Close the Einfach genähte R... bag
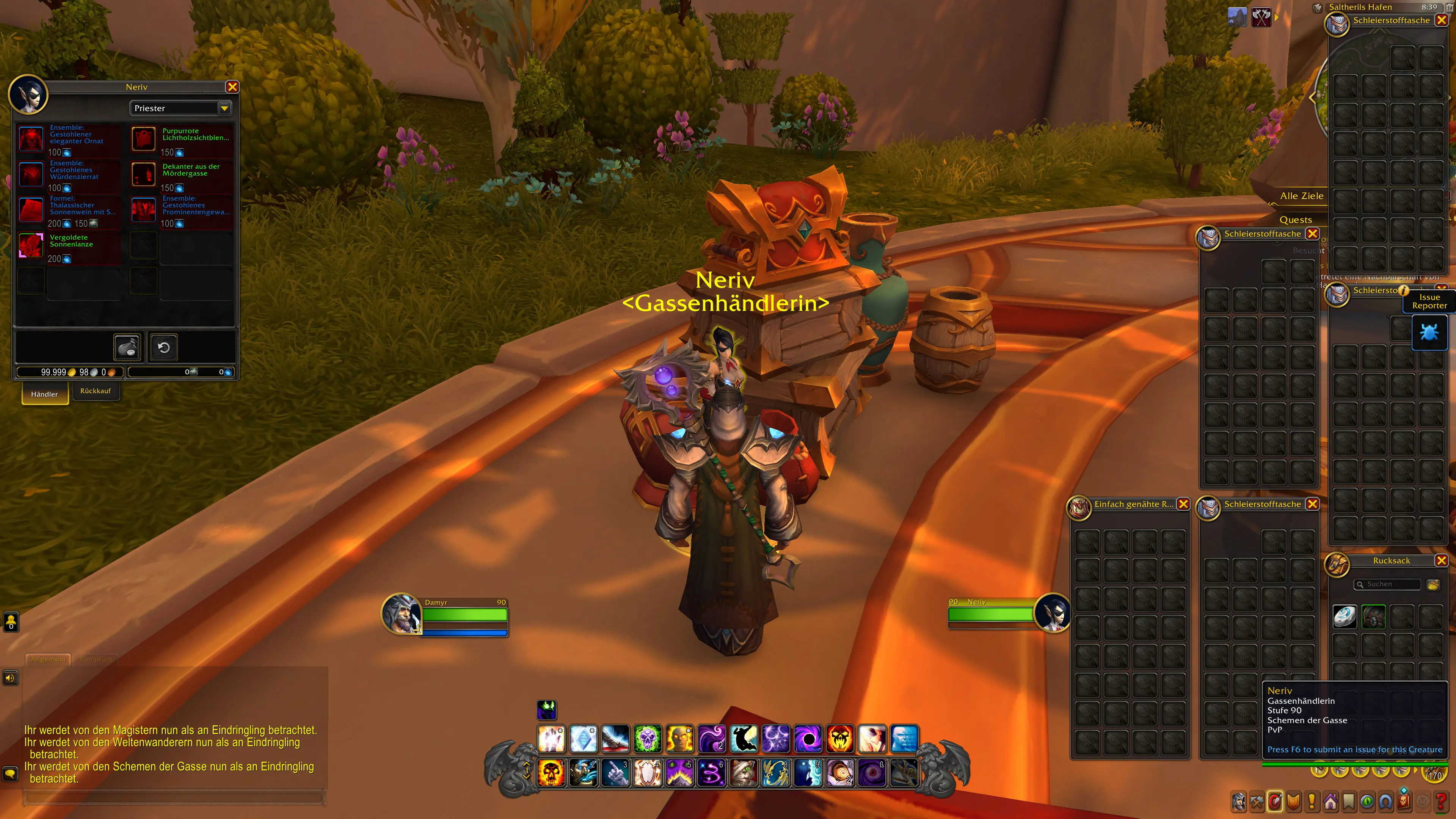The width and height of the screenshot is (1456, 819). click(1183, 504)
